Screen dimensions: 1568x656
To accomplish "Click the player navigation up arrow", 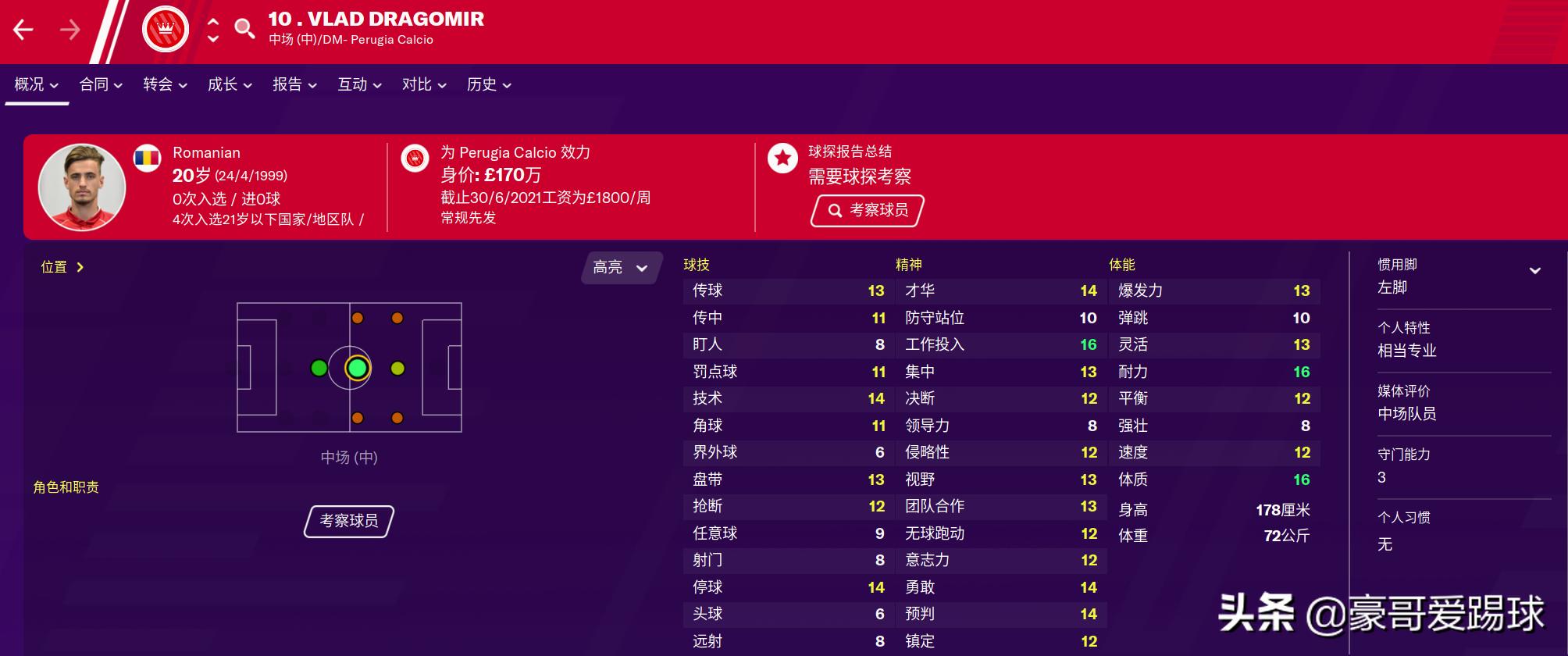I will click(212, 23).
